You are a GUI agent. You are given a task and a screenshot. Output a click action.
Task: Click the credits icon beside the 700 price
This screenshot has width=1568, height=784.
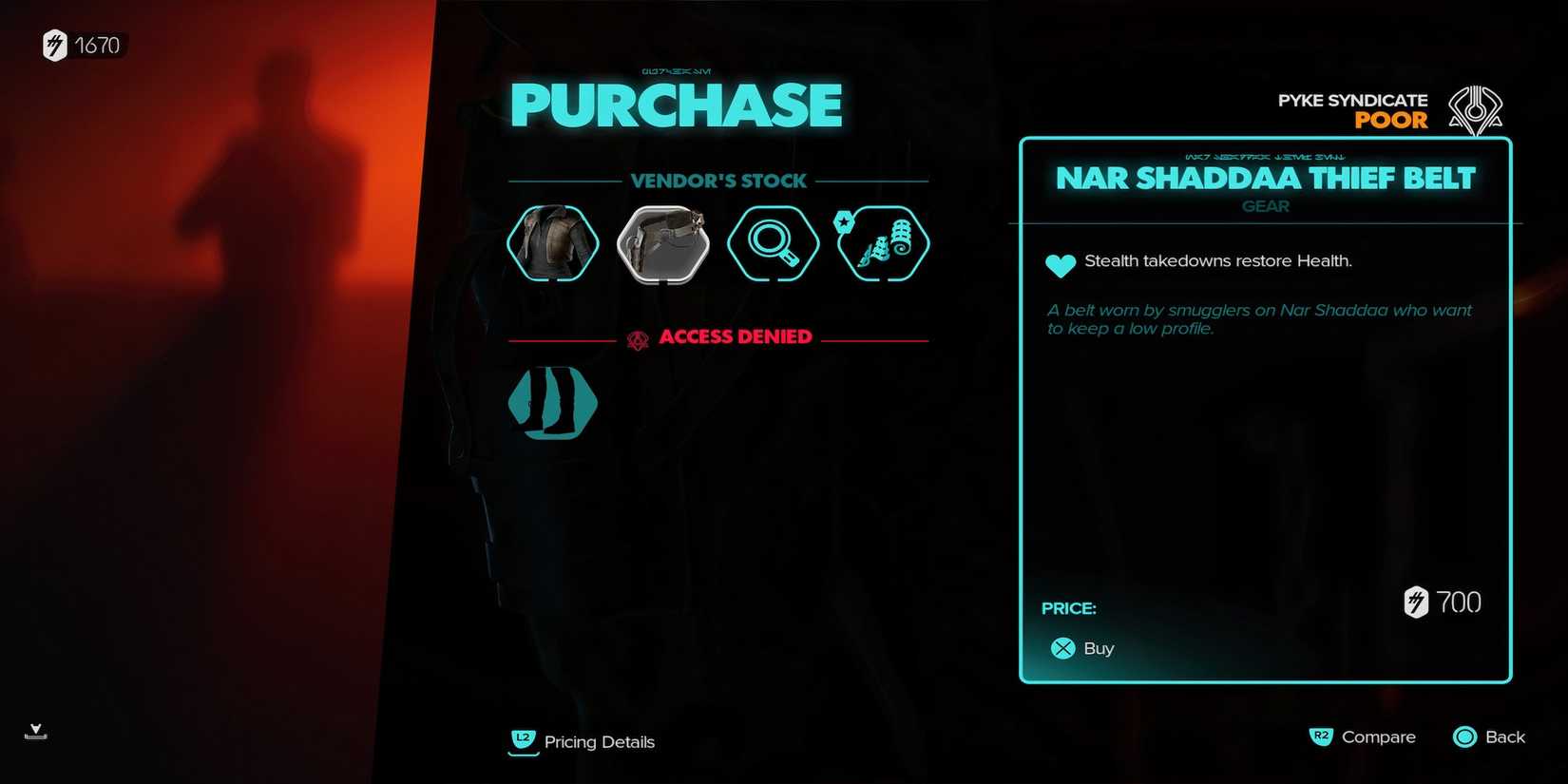(1415, 602)
